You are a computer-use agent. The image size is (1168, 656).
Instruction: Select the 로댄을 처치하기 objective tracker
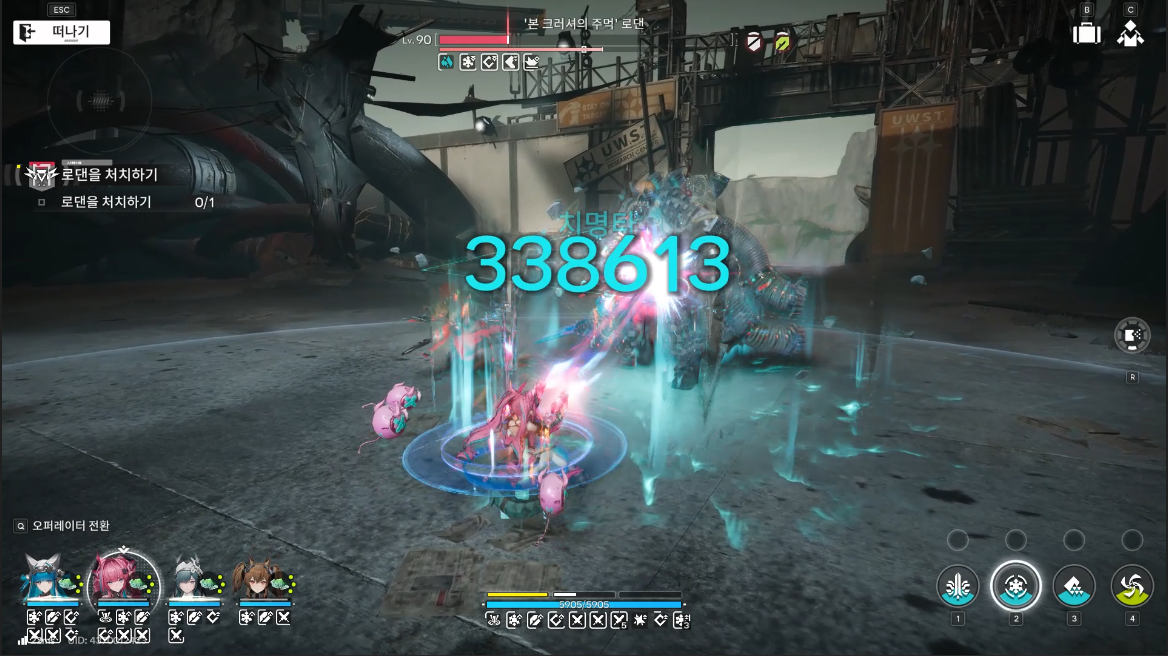108,175
